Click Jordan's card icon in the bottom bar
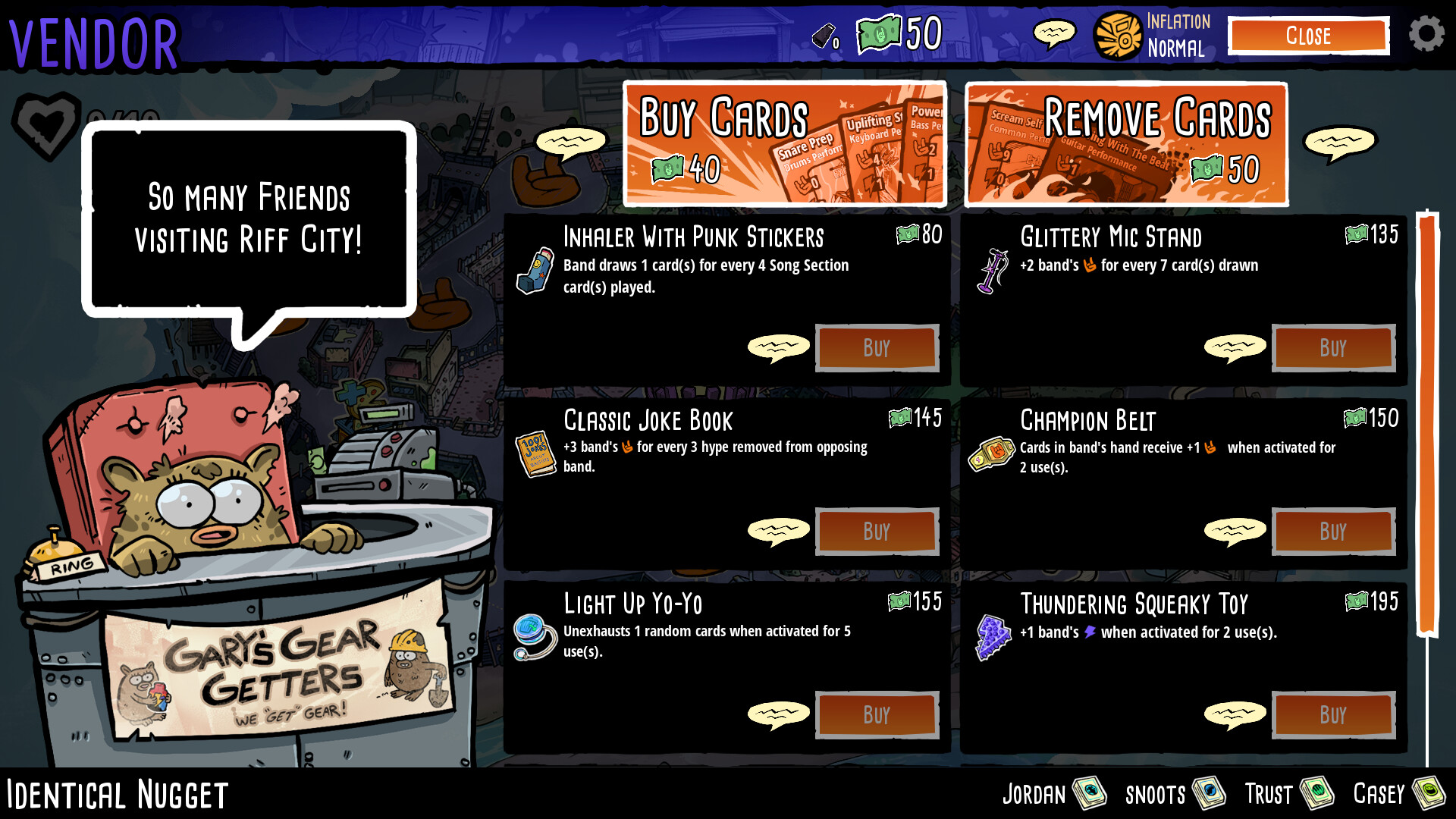Viewport: 1456px width, 819px height. coord(1090,793)
